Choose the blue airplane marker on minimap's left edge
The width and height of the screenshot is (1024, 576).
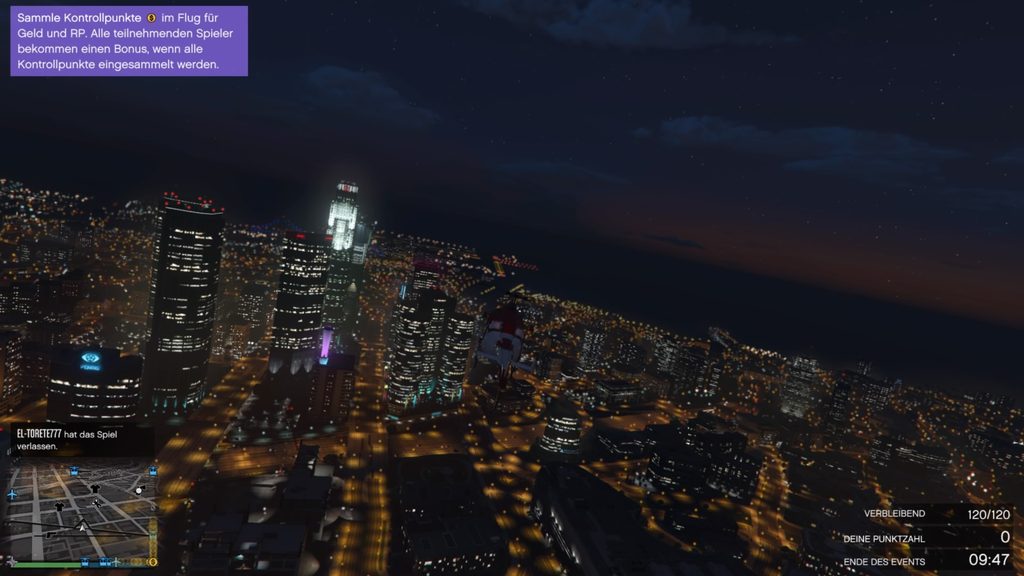[13, 495]
